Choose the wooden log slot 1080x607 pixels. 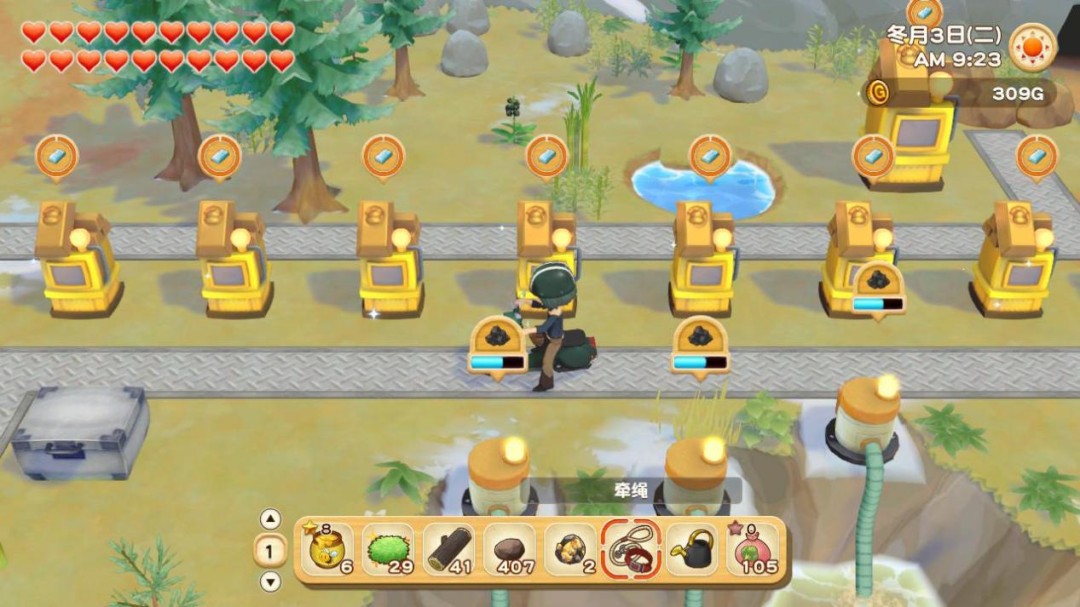pyautogui.click(x=449, y=549)
